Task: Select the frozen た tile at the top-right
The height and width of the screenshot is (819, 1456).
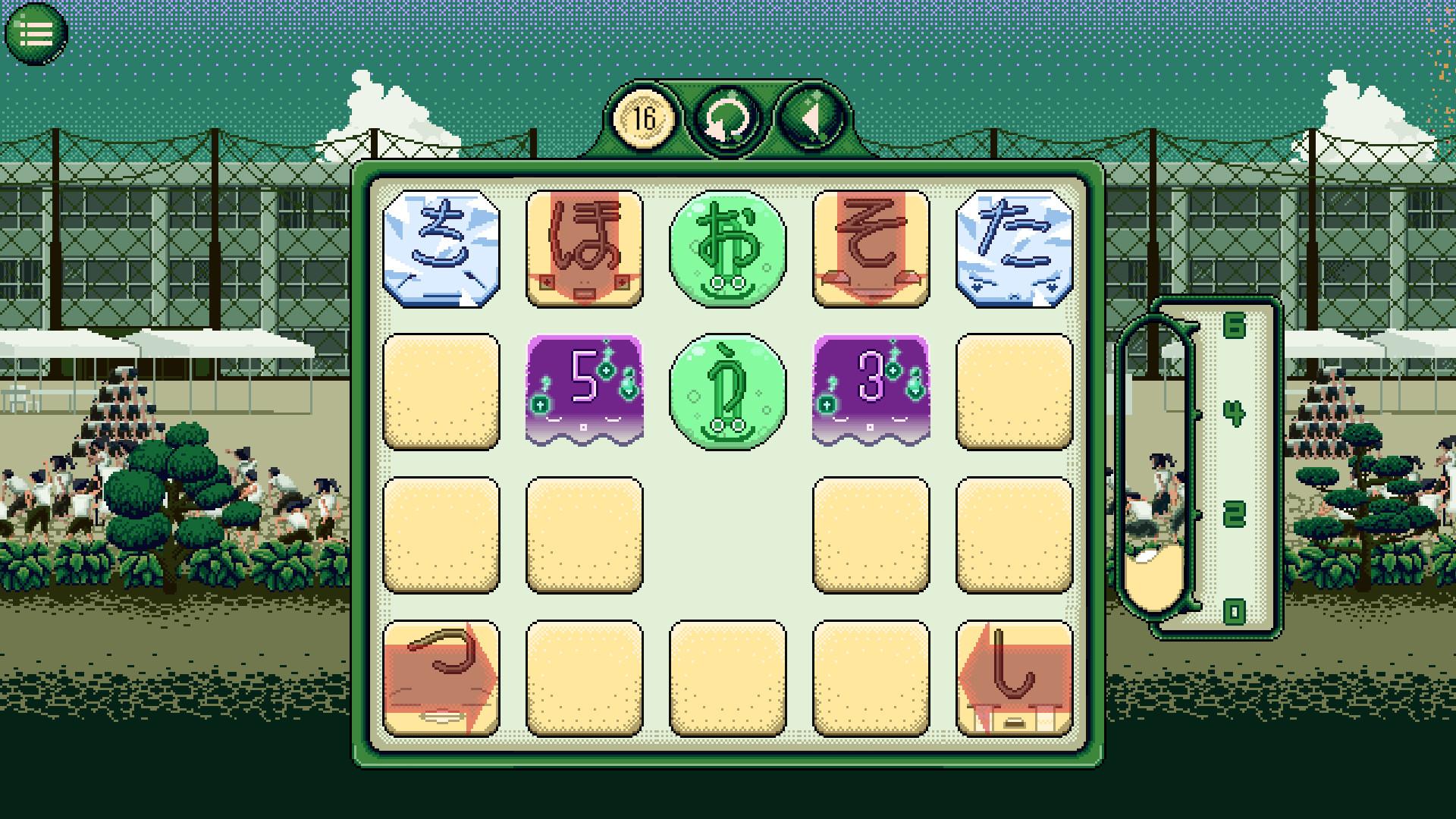Action: click(1014, 250)
